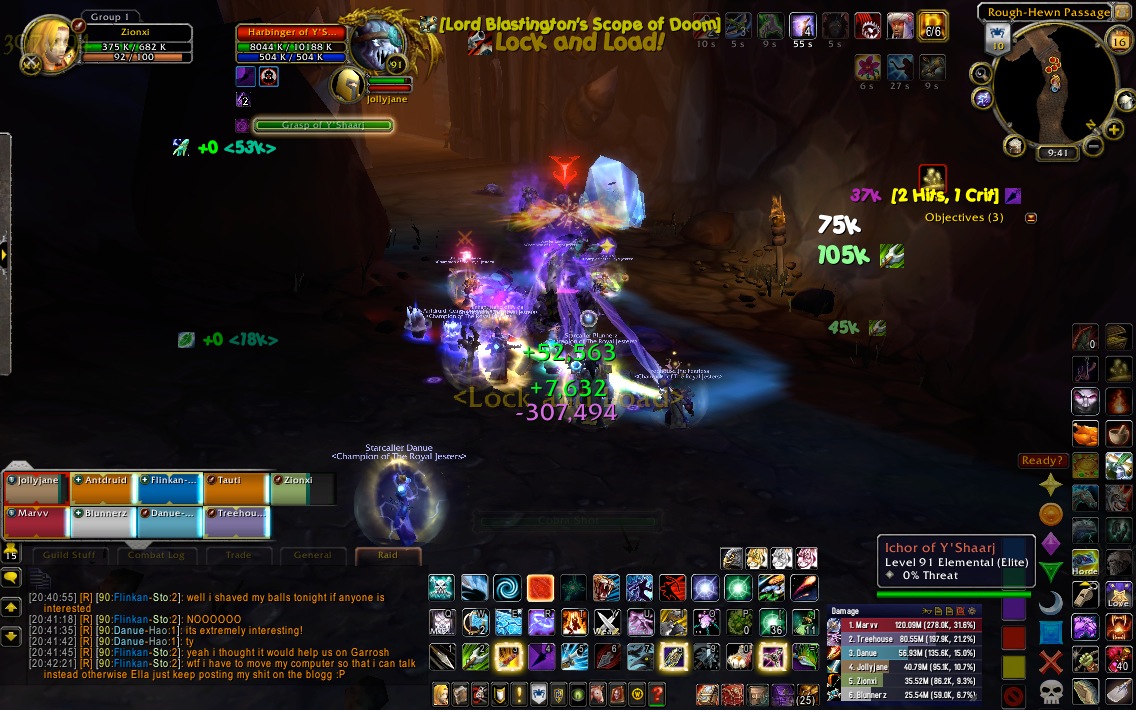Zoom out the minimap with minus button
Image resolution: width=1136 pixels, height=710 pixels.
click(1092, 146)
